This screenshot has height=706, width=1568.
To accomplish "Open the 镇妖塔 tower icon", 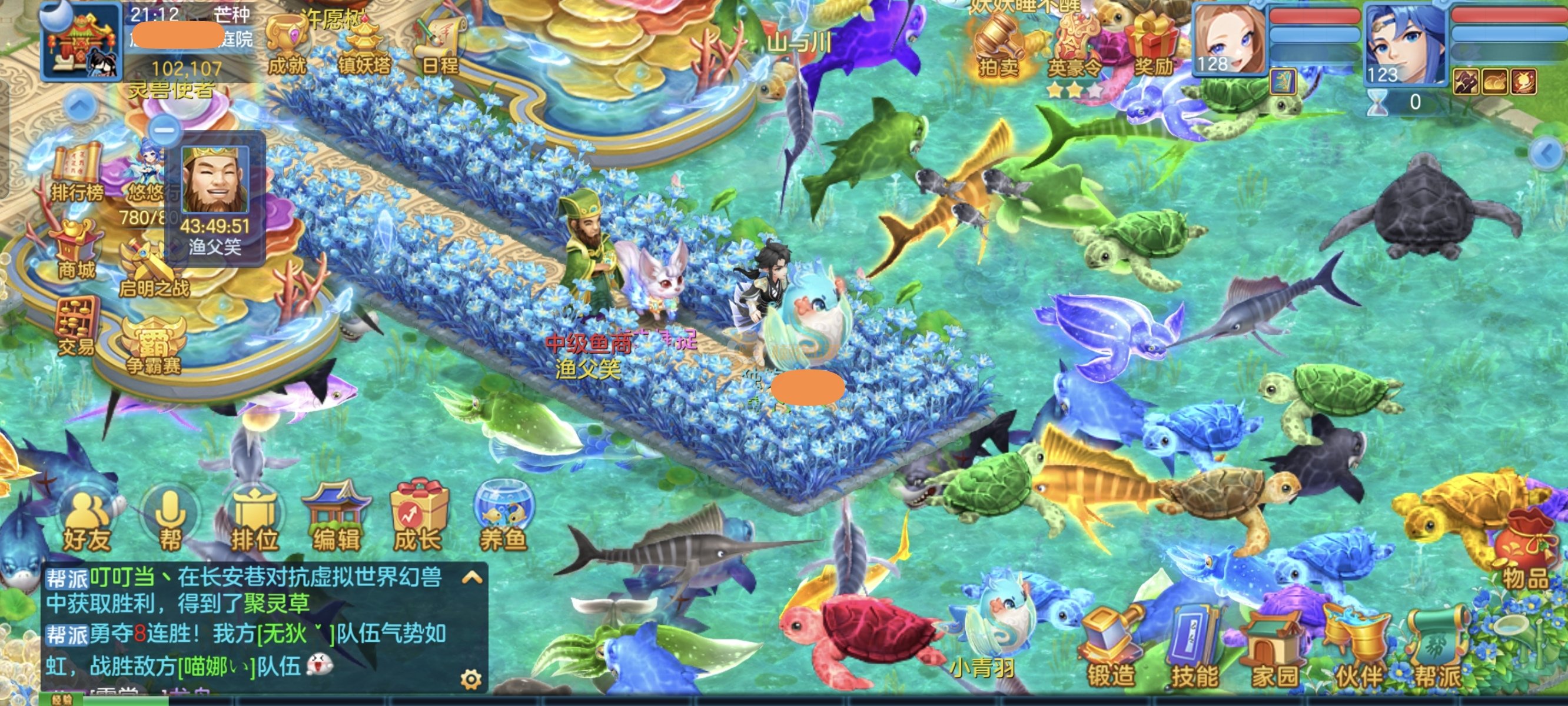I will [364, 46].
